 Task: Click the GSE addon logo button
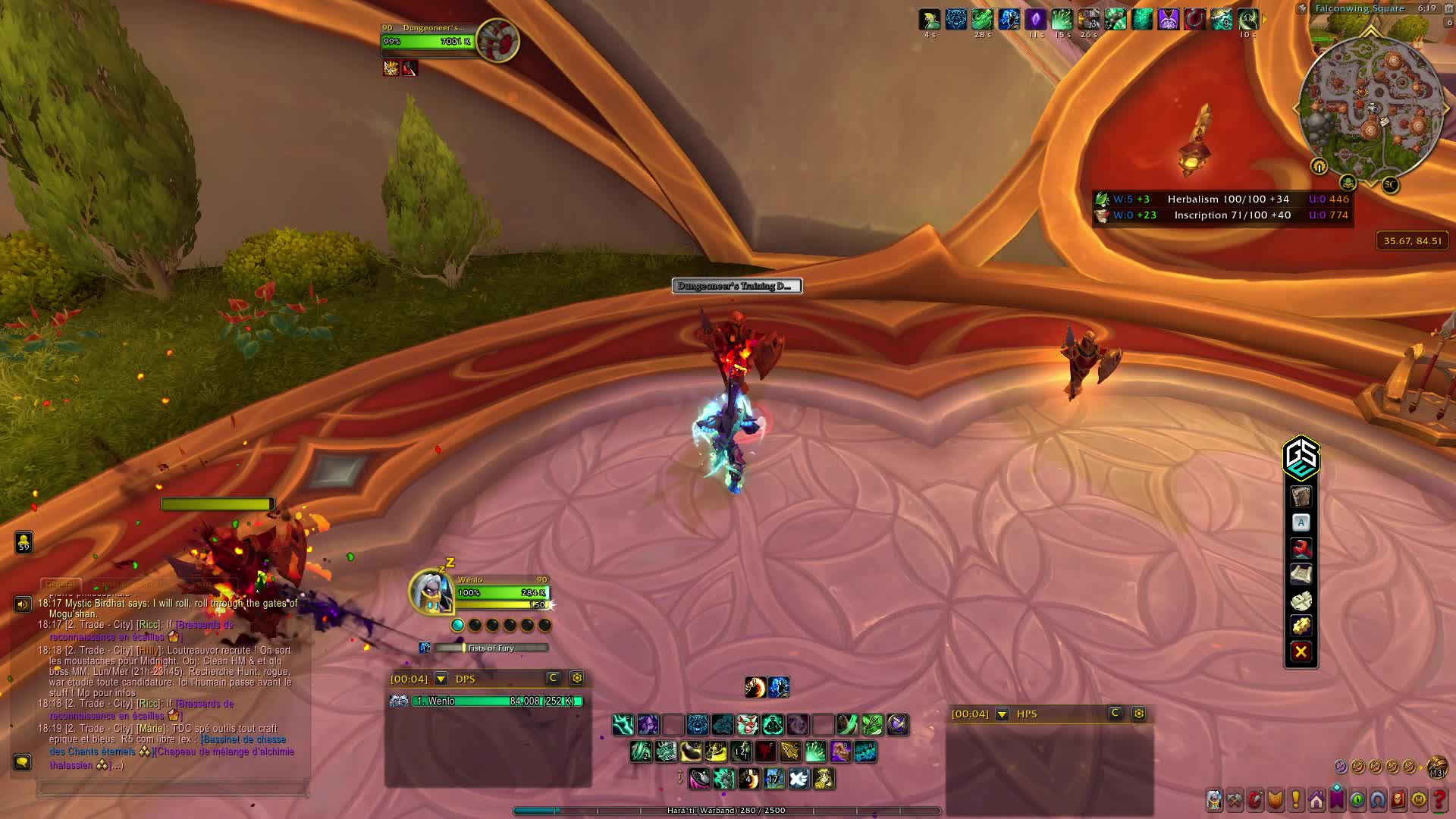point(1301,457)
